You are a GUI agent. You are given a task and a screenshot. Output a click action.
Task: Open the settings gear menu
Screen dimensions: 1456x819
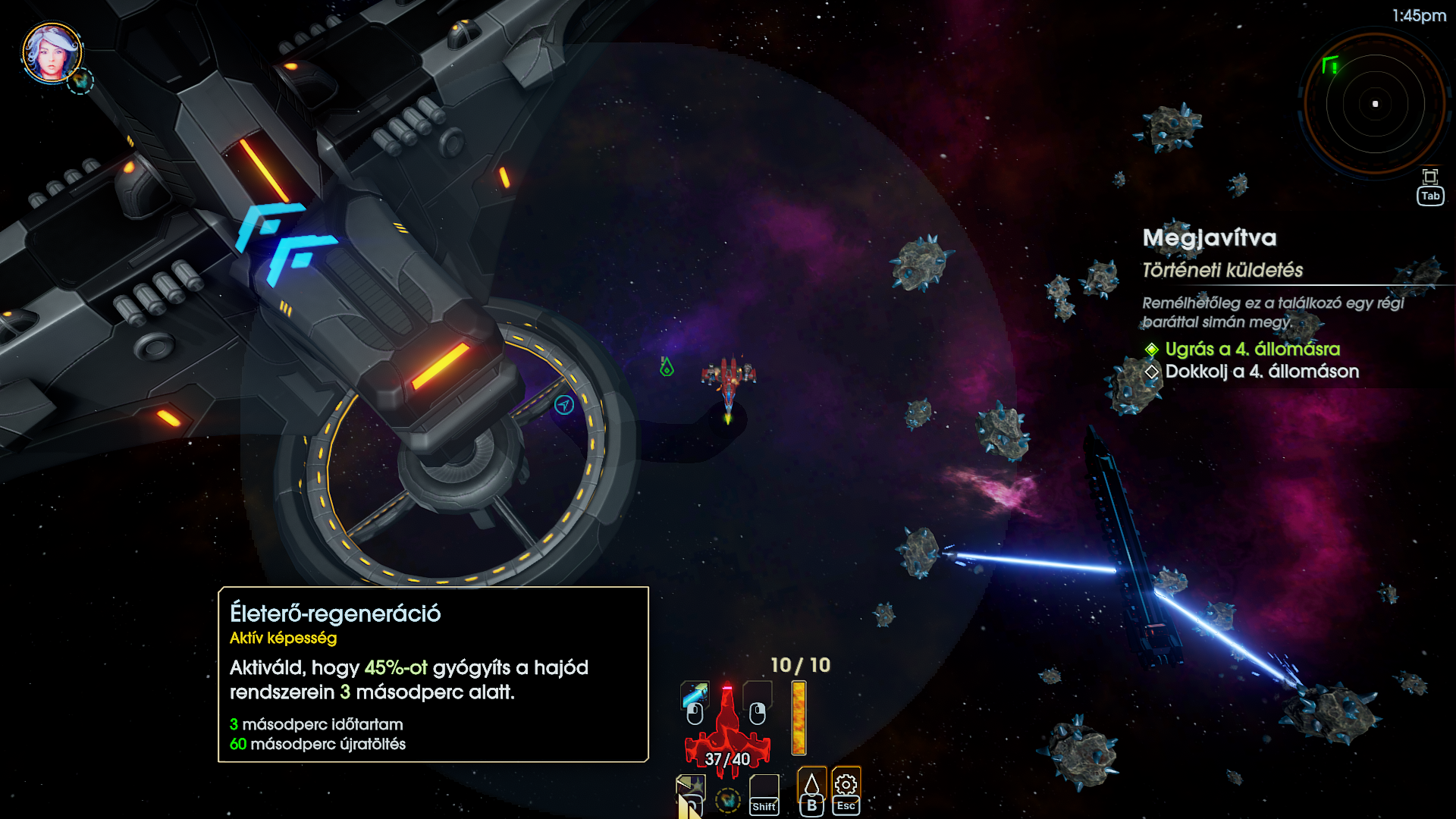coord(846,784)
